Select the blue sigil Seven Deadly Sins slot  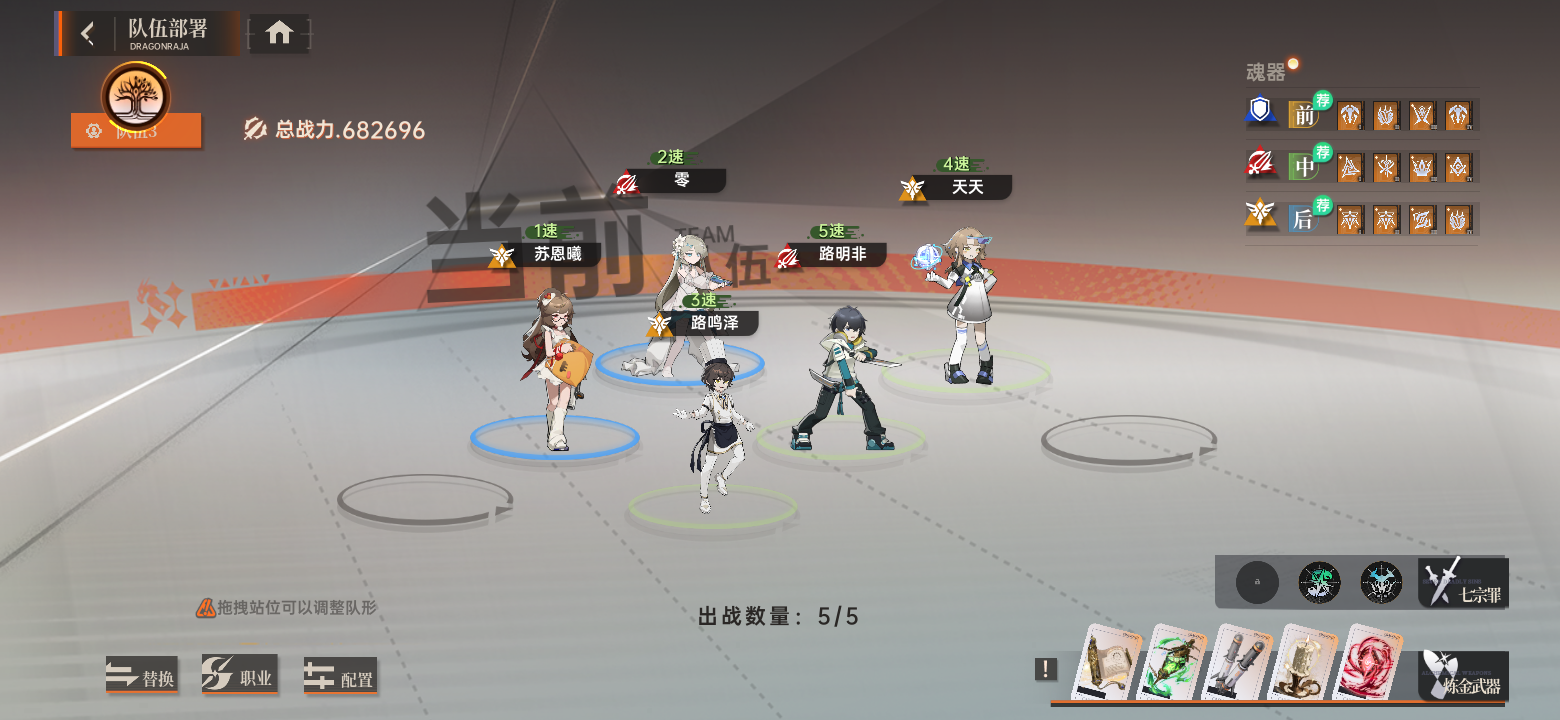pos(1381,582)
